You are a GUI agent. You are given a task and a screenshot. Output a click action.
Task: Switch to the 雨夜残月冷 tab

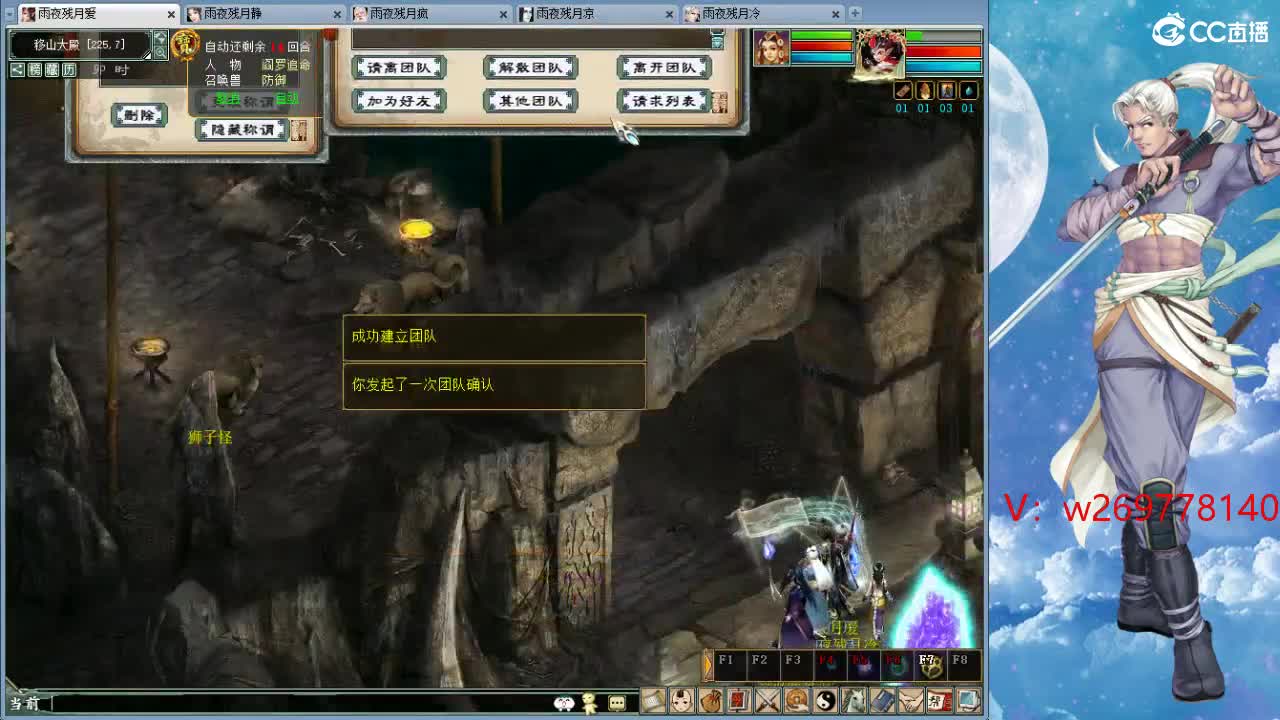pyautogui.click(x=757, y=15)
